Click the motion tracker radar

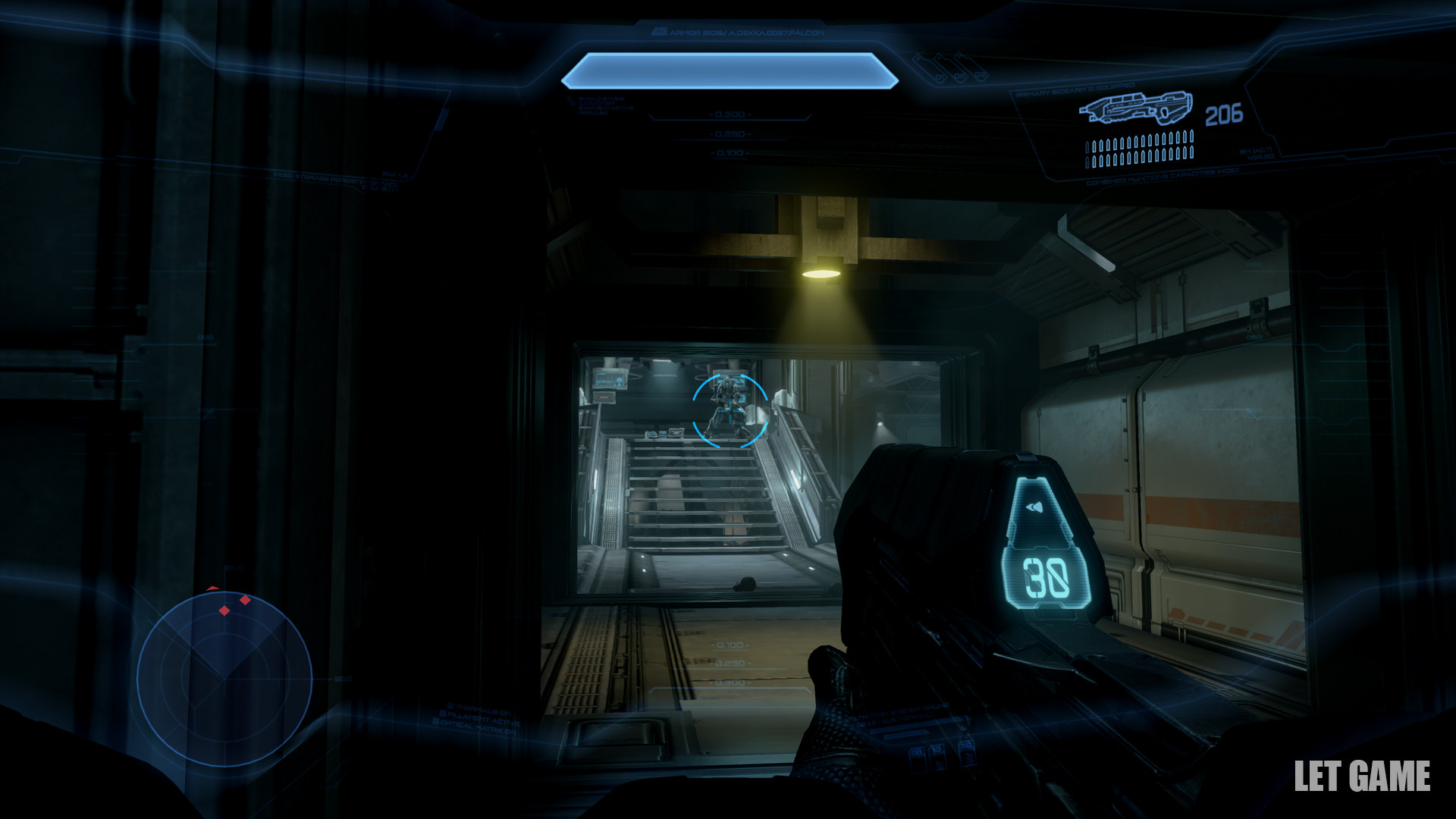(224, 679)
